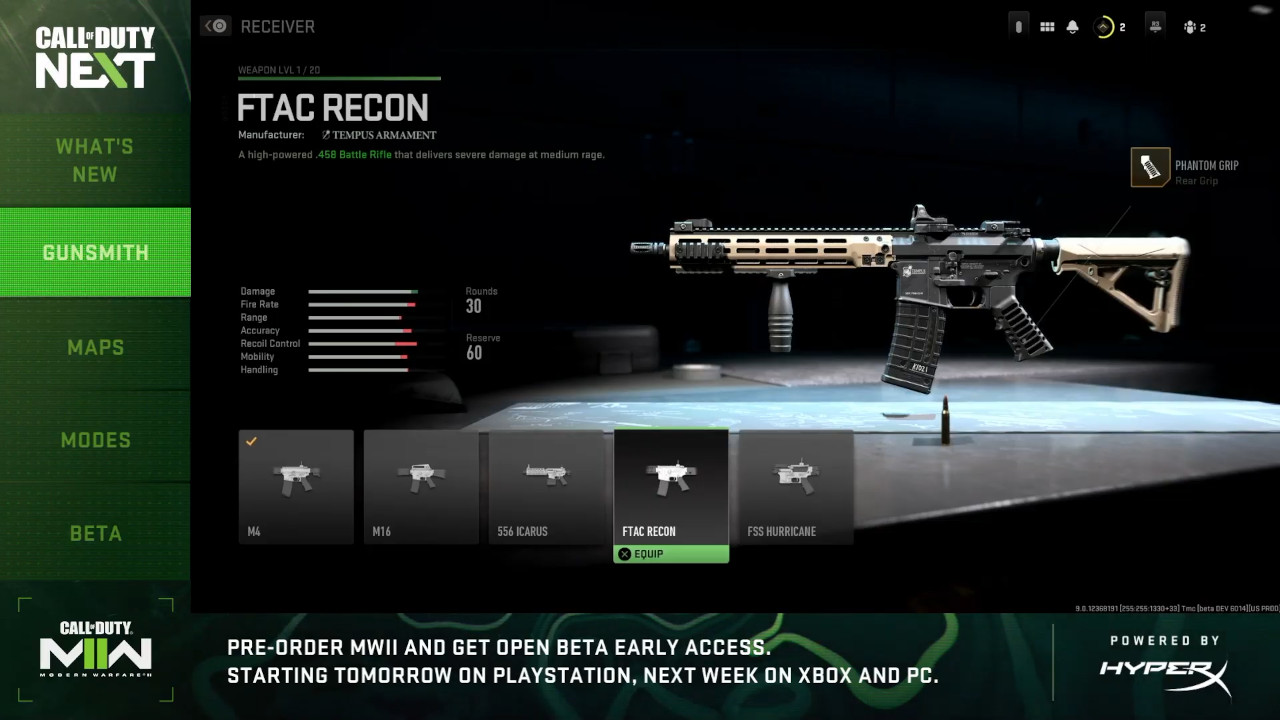Click the grid menu icon top right
Screen dimensions: 1280x720
[1046, 25]
